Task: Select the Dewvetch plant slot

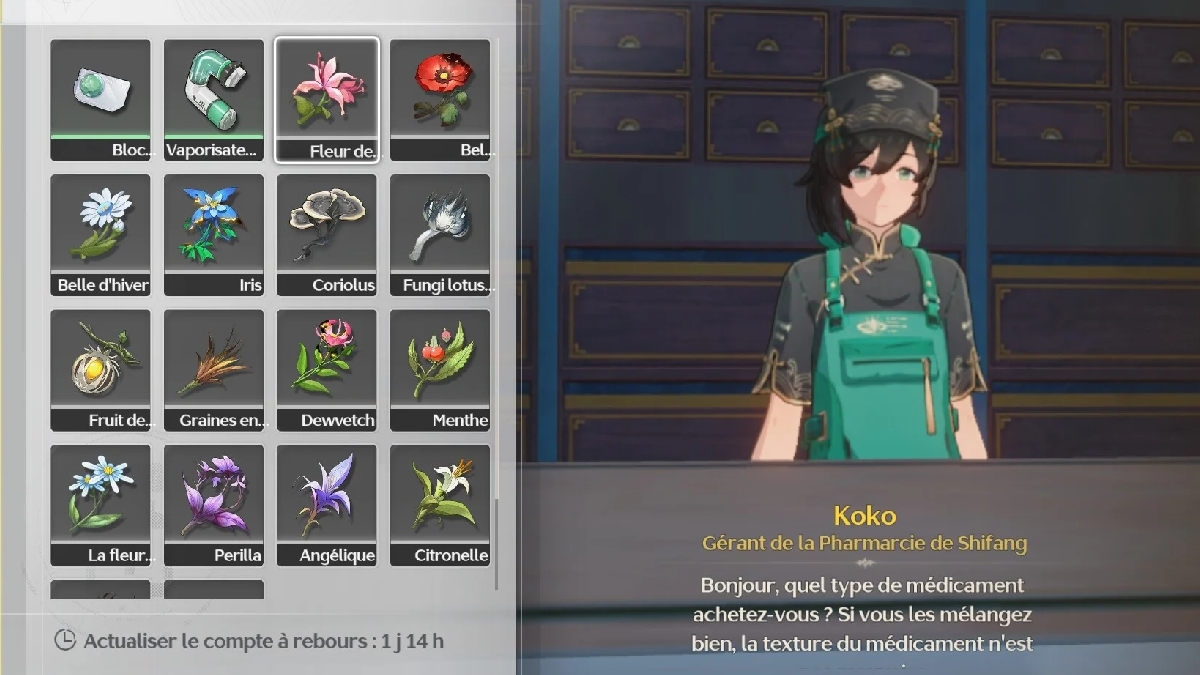Action: (327, 370)
